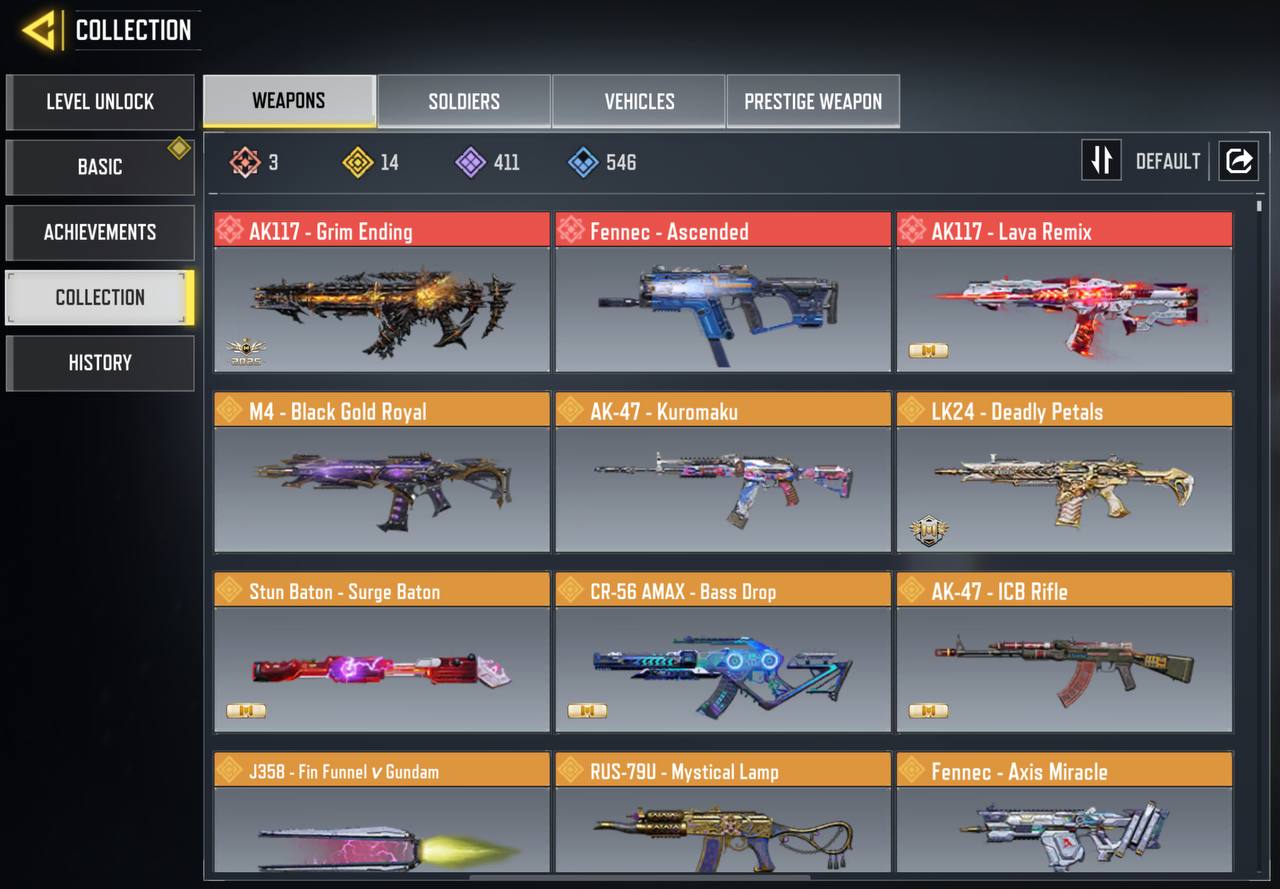Select the Basic menu entry
The width and height of the screenshot is (1280, 889).
[100, 167]
